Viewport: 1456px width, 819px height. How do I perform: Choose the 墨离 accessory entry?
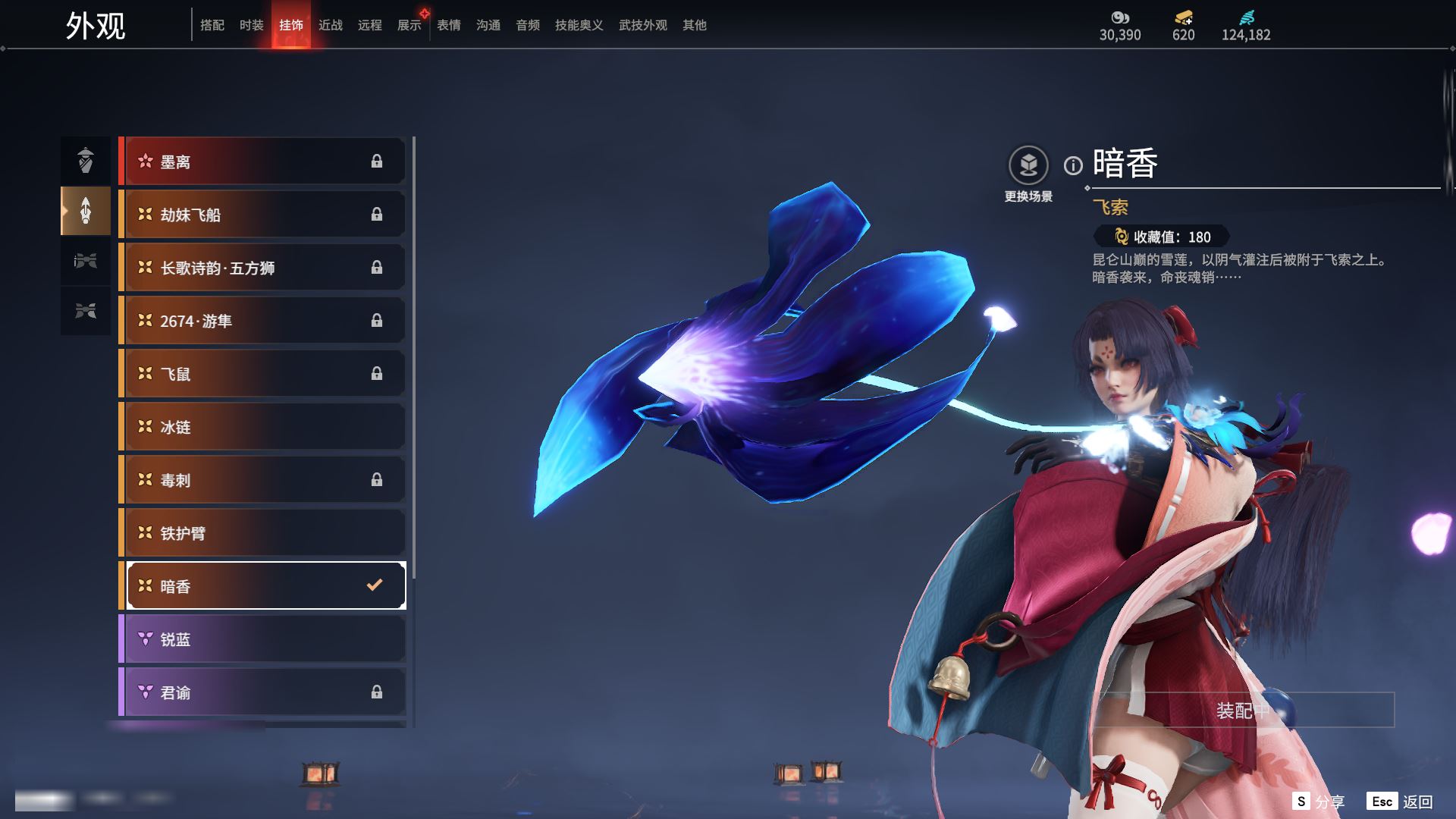tap(262, 161)
